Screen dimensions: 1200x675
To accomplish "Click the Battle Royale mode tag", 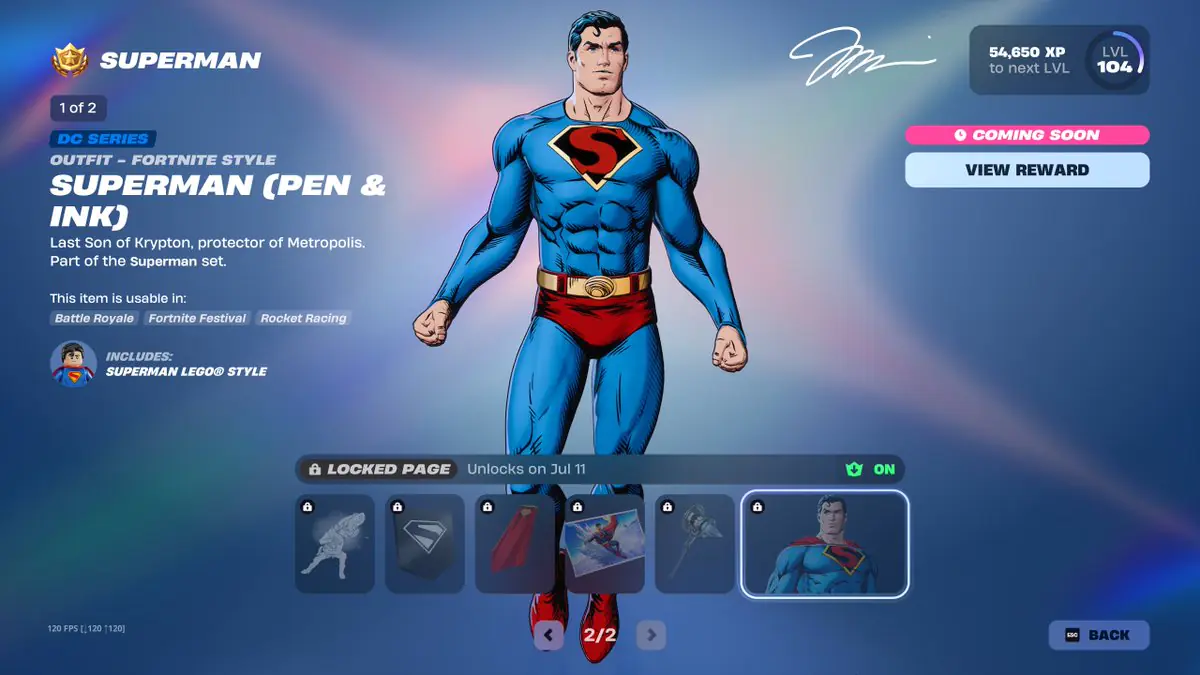I will click(94, 318).
